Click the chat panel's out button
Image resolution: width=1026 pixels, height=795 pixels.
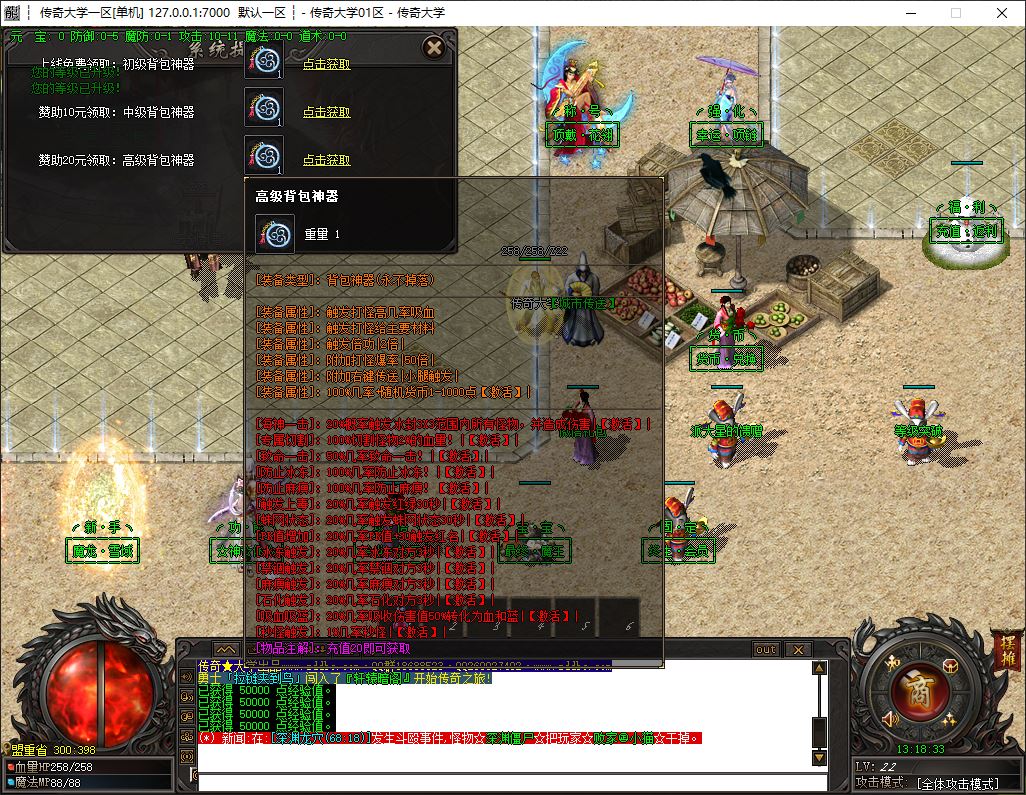[766, 649]
